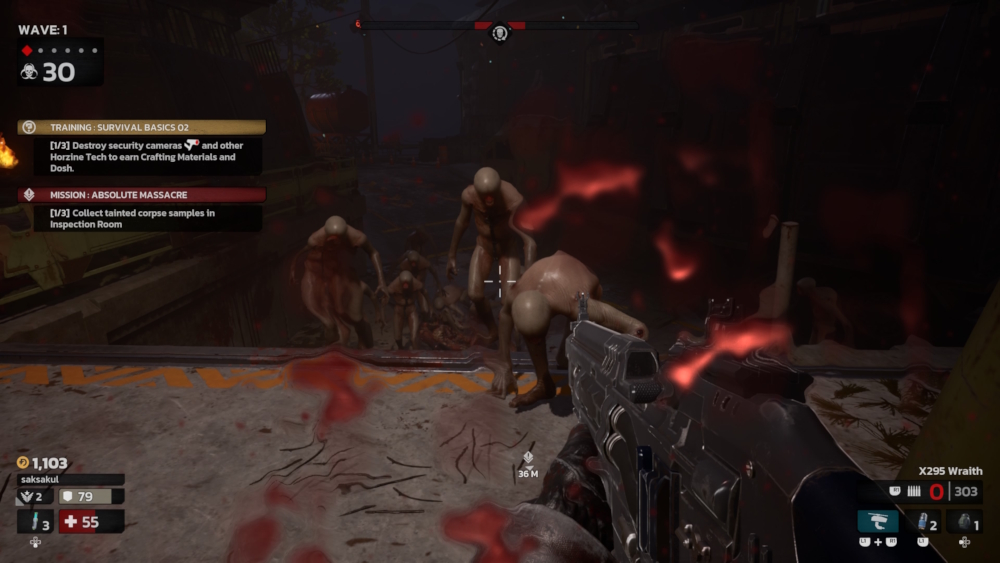Select the blue canister tool slot
Screen dimensions: 1000x563
point(921,521)
